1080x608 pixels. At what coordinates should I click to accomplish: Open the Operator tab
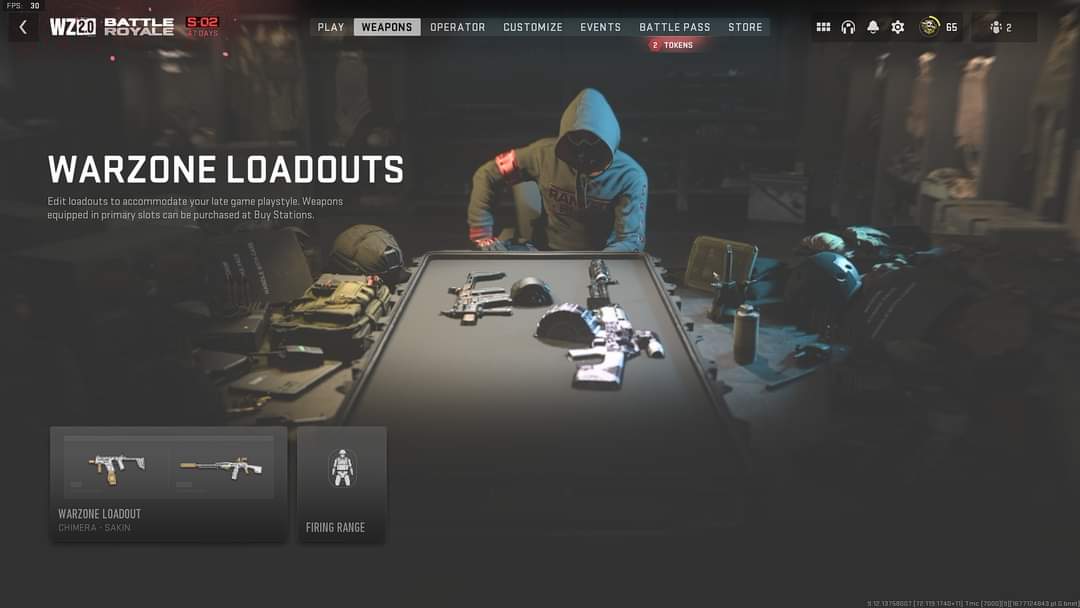[458, 27]
